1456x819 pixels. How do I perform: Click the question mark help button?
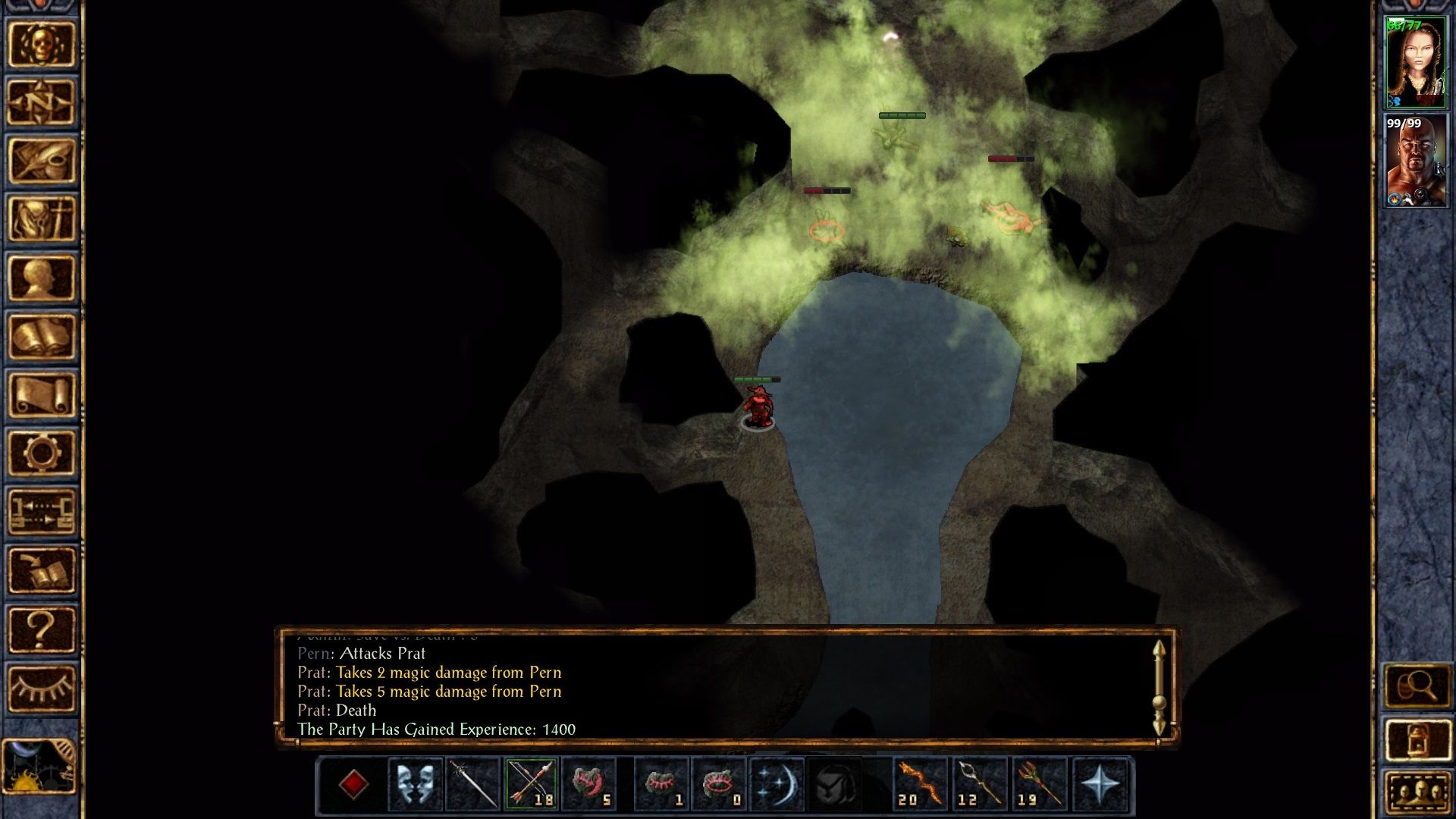click(41, 629)
